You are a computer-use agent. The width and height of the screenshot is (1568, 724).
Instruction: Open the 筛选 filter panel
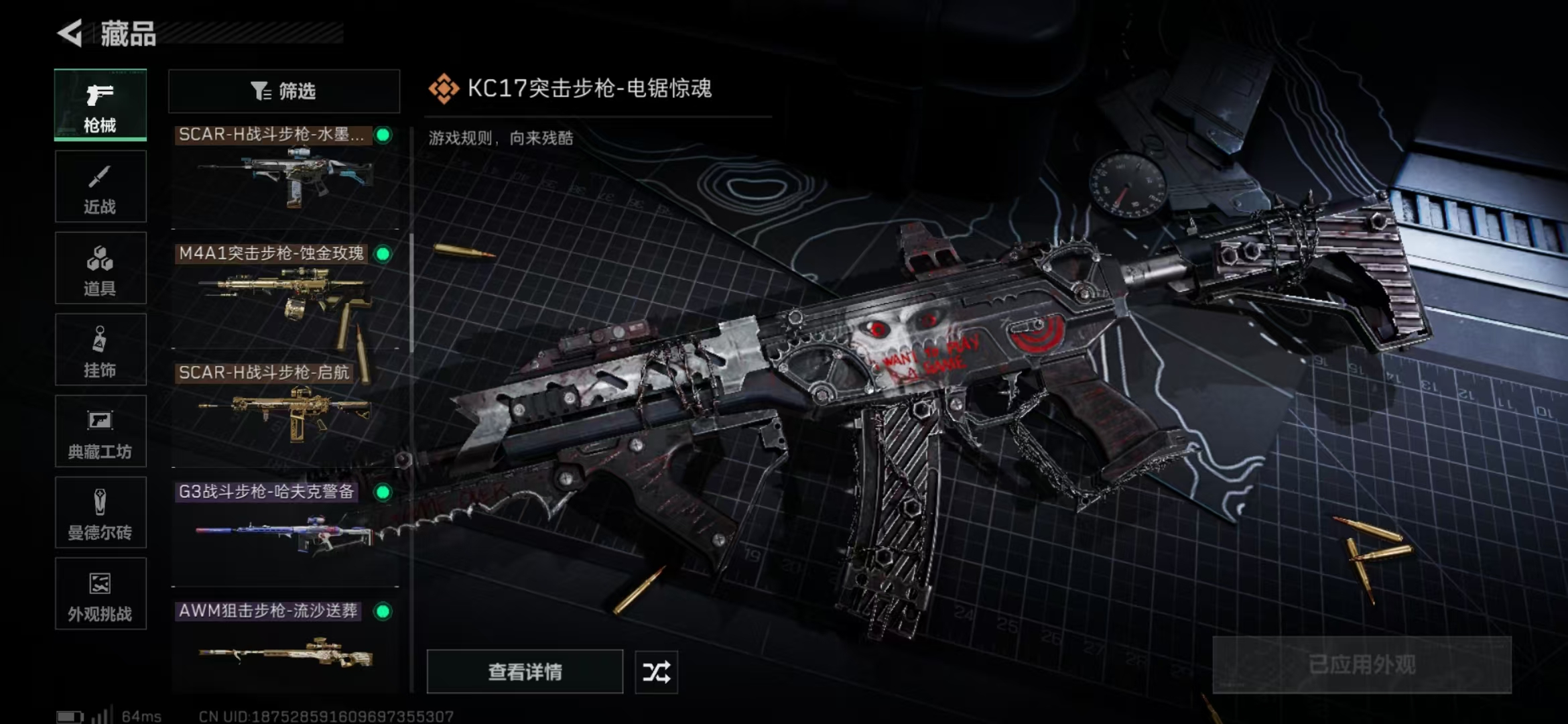click(x=284, y=90)
